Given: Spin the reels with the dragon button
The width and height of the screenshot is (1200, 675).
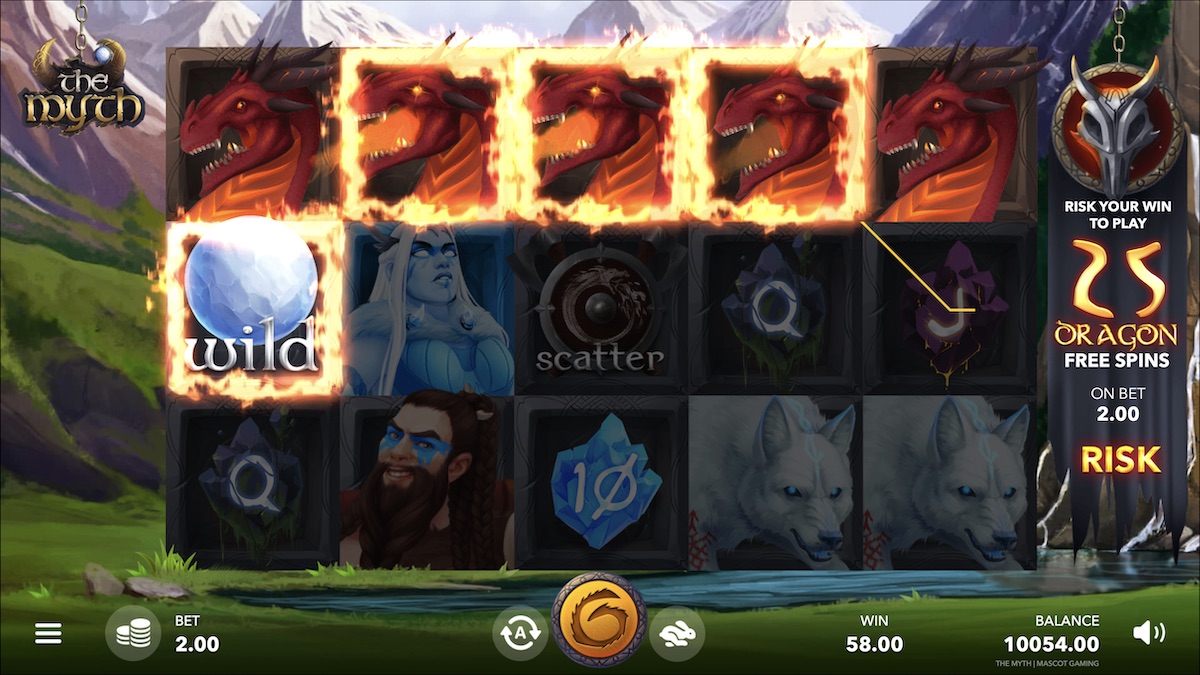Looking at the screenshot, I should tap(599, 620).
